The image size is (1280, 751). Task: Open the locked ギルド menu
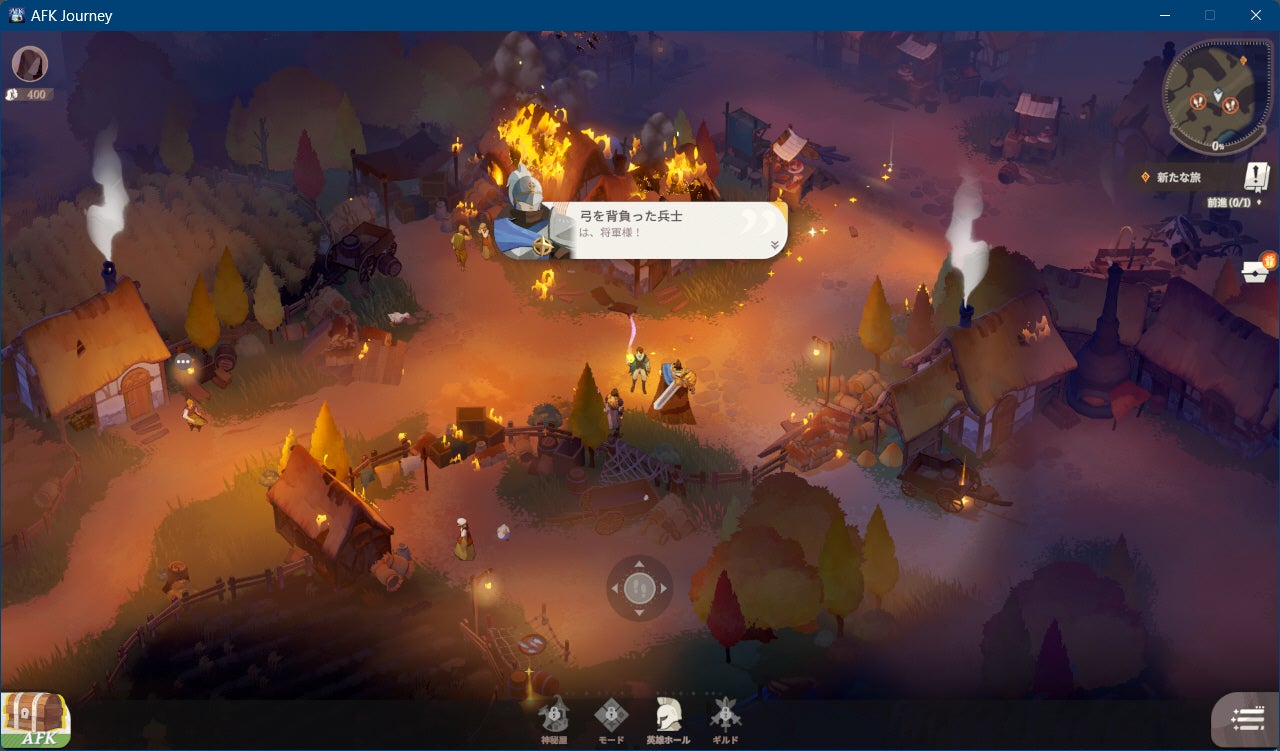pos(725,718)
